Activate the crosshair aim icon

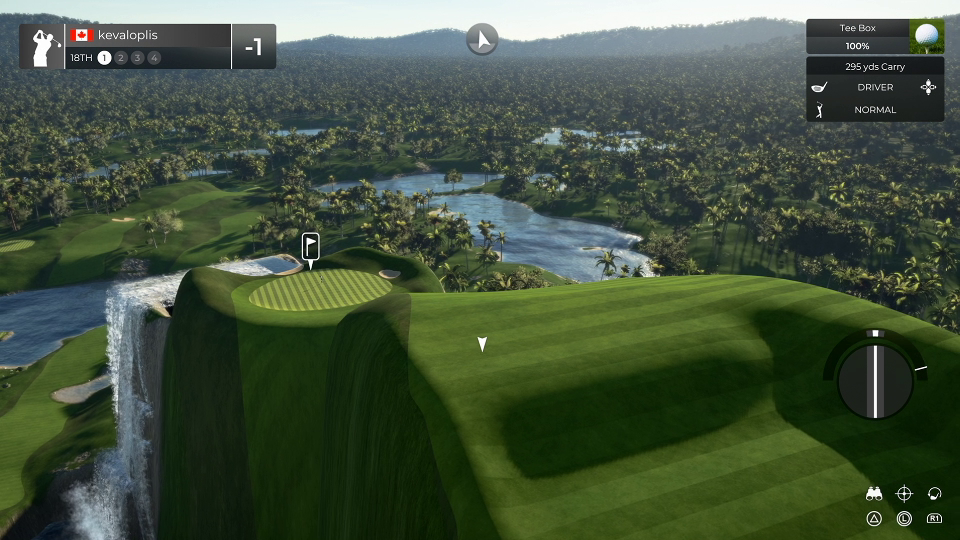click(x=904, y=493)
